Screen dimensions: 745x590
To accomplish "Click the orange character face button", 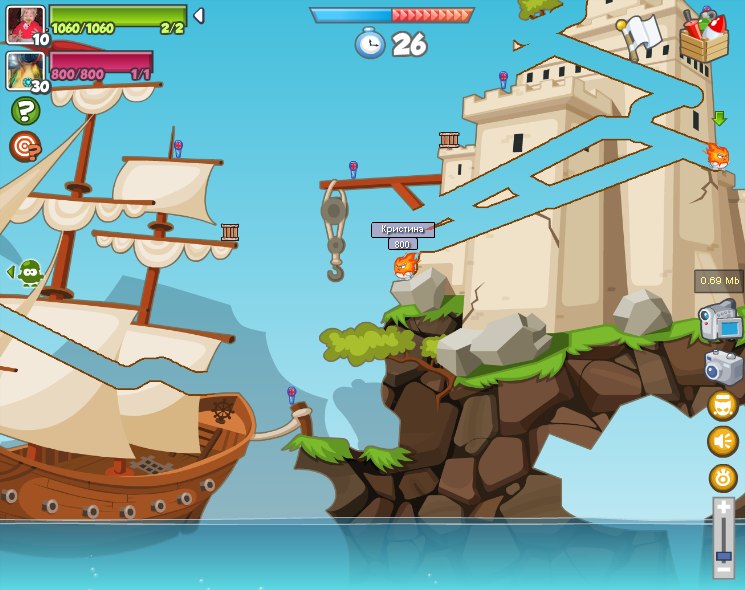I will (722, 405).
